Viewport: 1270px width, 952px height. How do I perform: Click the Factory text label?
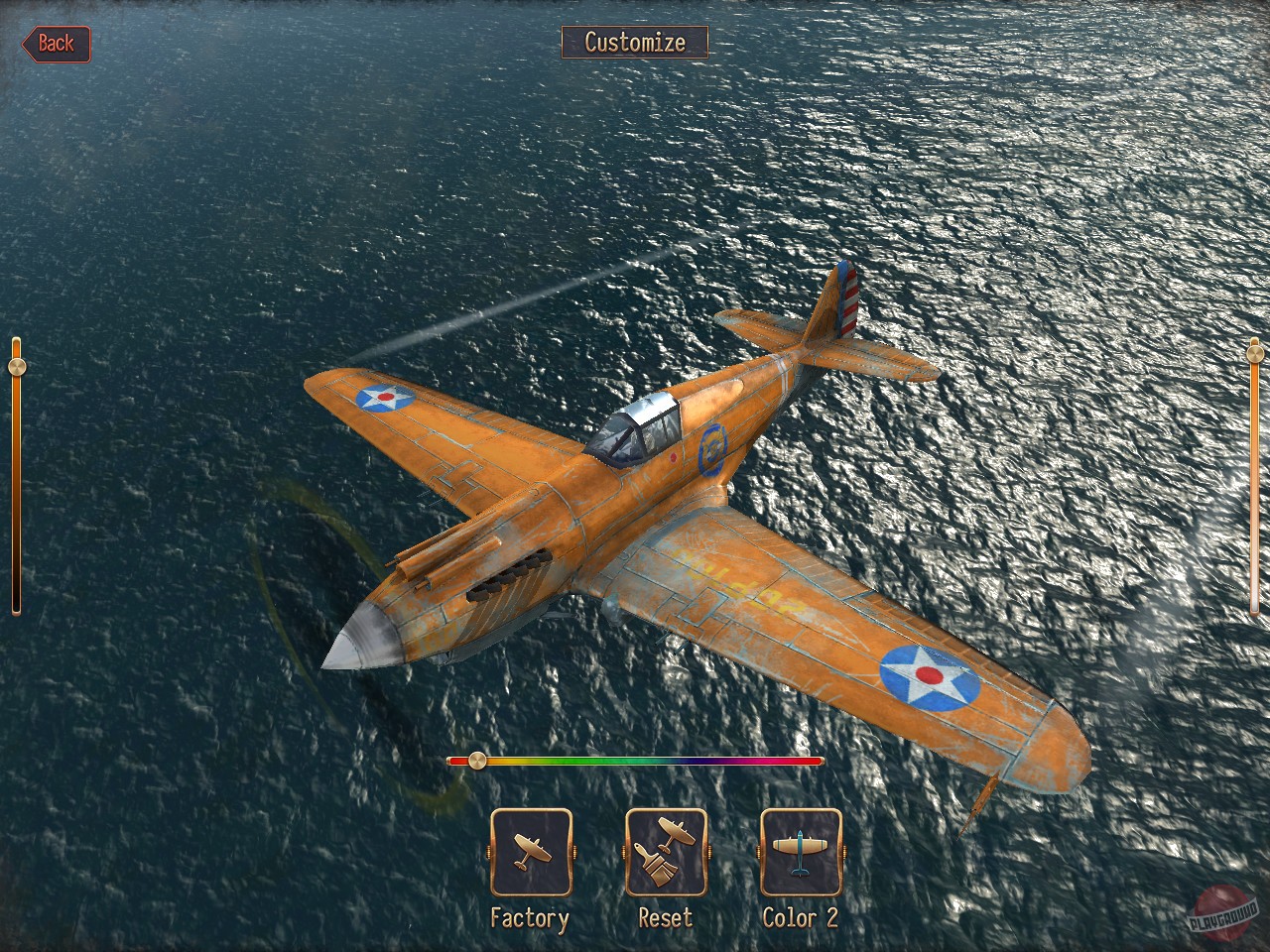[532, 918]
